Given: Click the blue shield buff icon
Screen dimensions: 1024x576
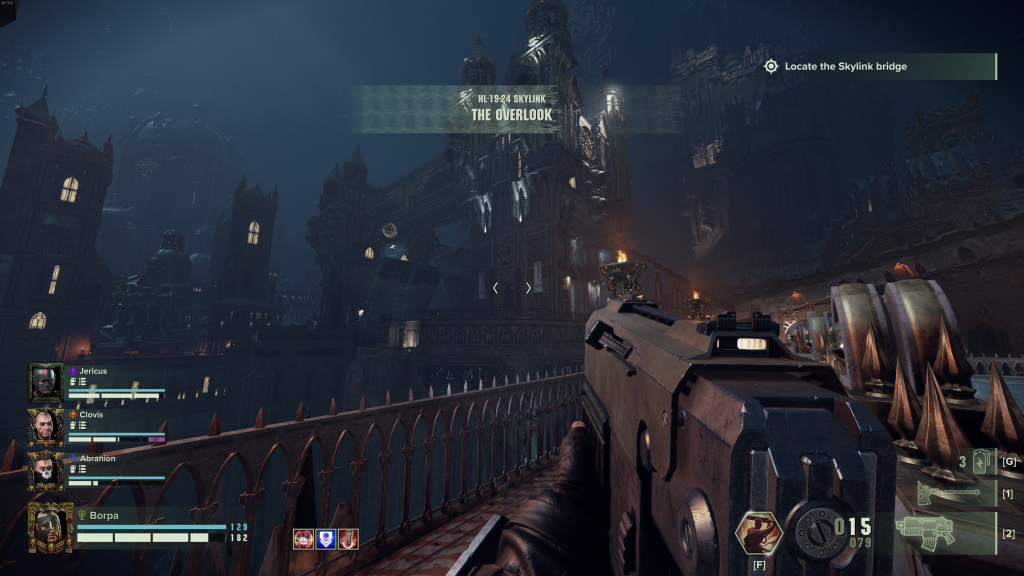Looking at the screenshot, I should click(x=325, y=539).
